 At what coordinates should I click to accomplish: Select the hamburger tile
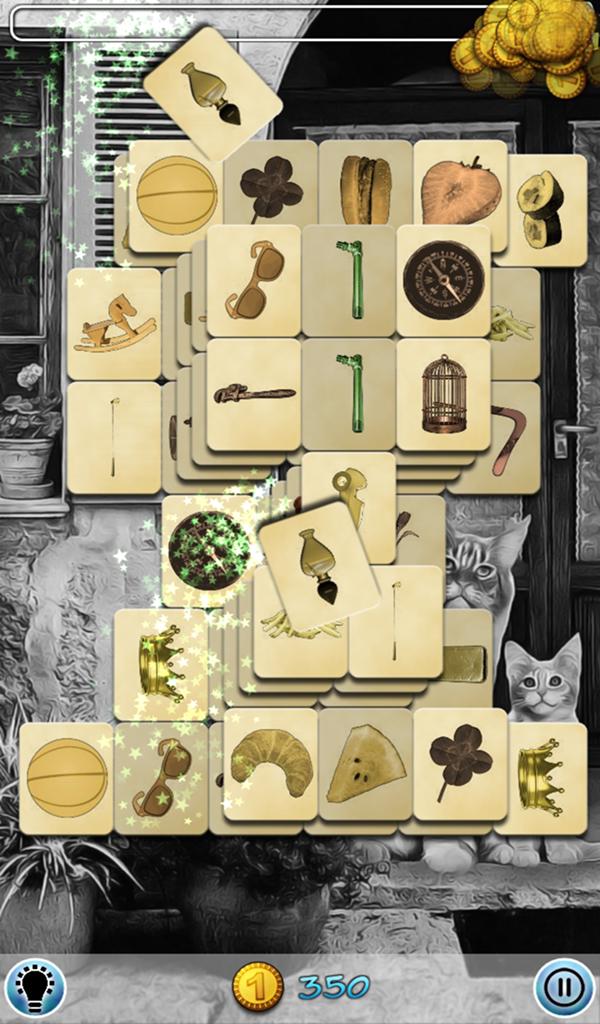364,190
